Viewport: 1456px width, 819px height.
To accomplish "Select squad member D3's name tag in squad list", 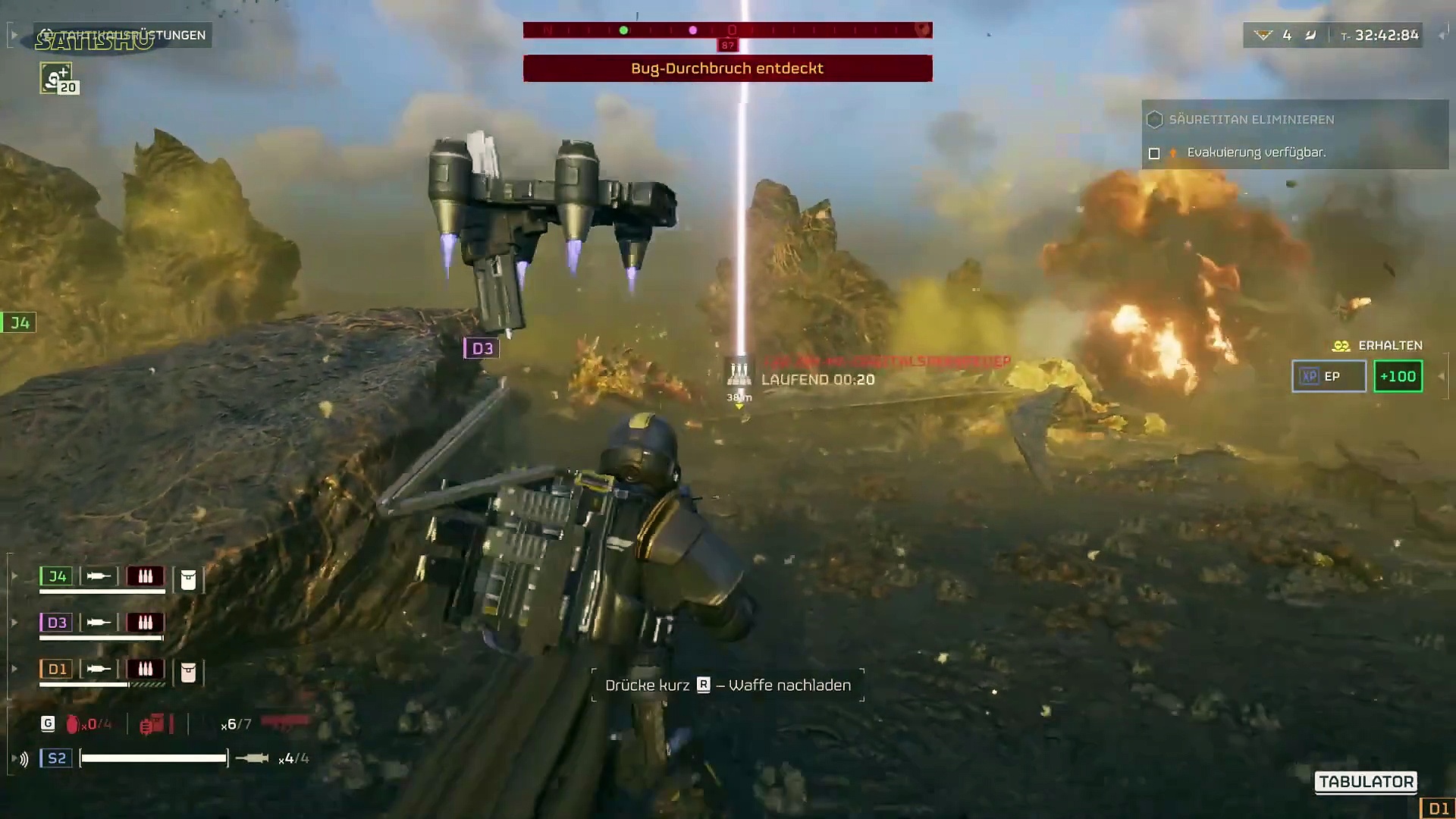I will [x=57, y=623].
